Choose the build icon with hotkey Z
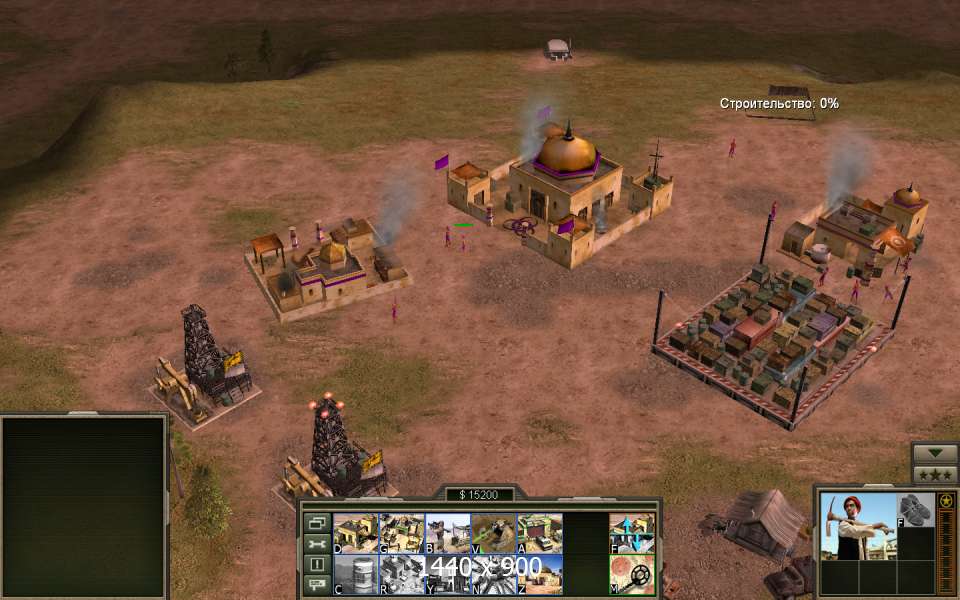The image size is (960, 600). click(539, 574)
